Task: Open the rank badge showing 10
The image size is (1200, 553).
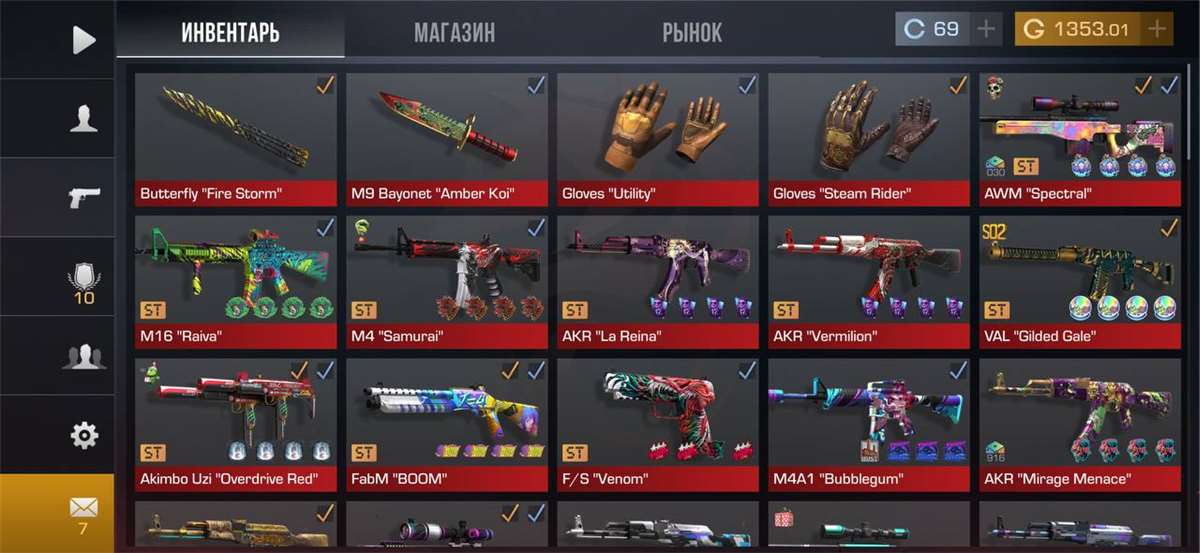Action: click(84, 278)
